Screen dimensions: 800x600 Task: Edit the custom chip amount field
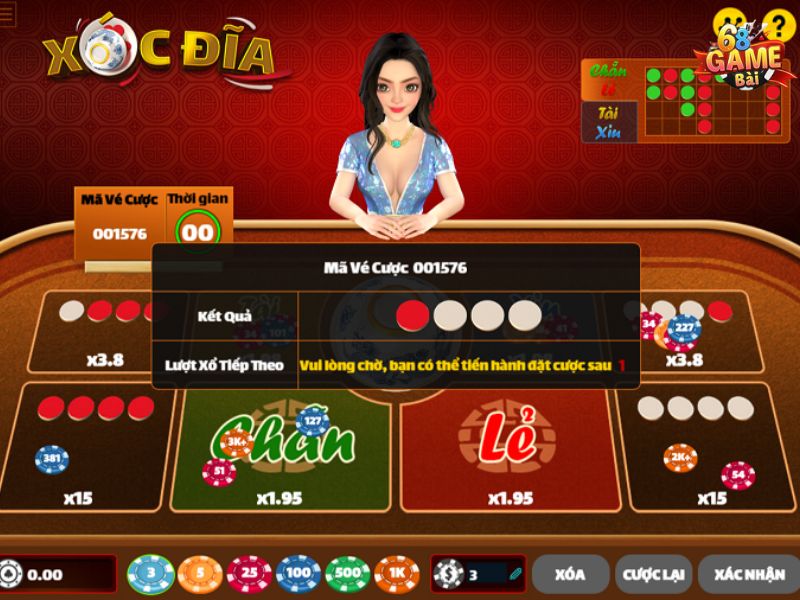487,574
